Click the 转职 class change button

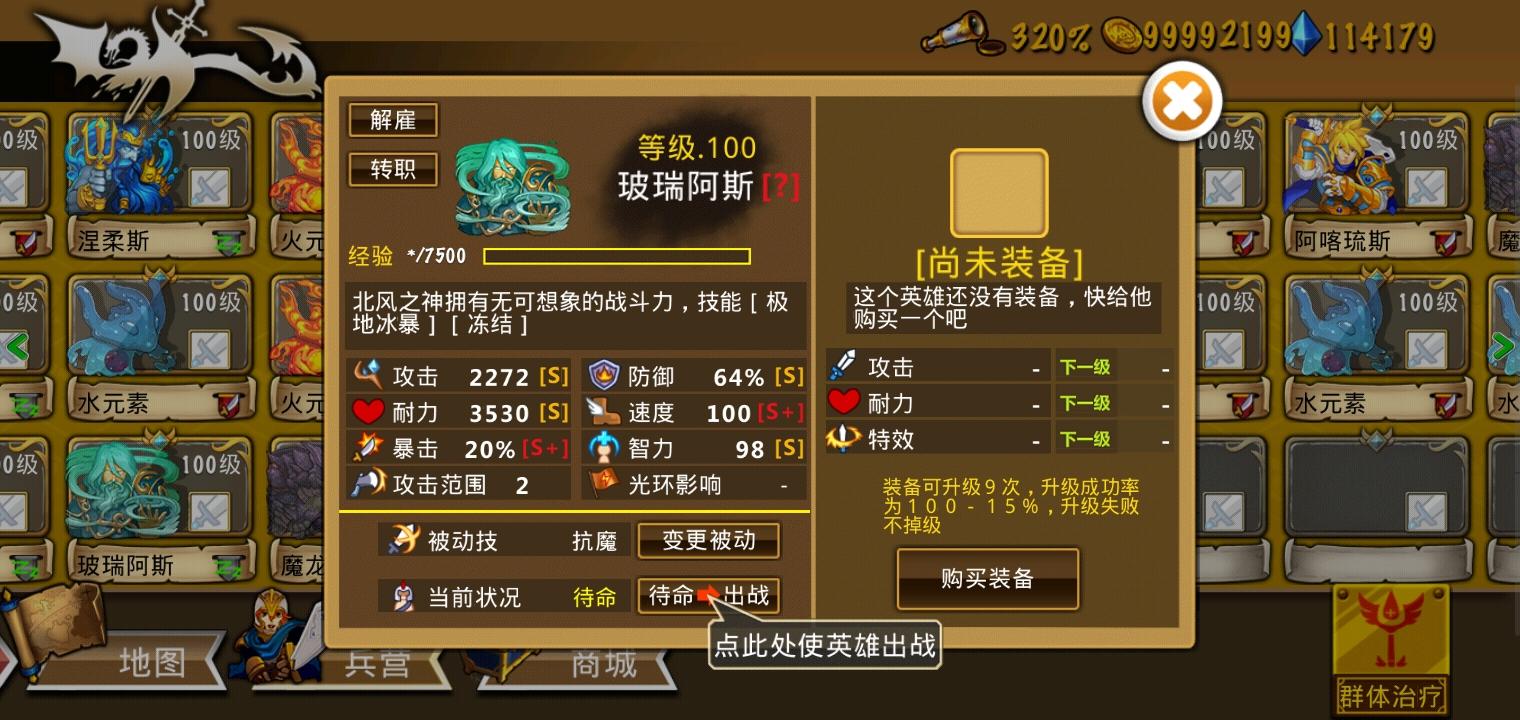[x=391, y=169]
